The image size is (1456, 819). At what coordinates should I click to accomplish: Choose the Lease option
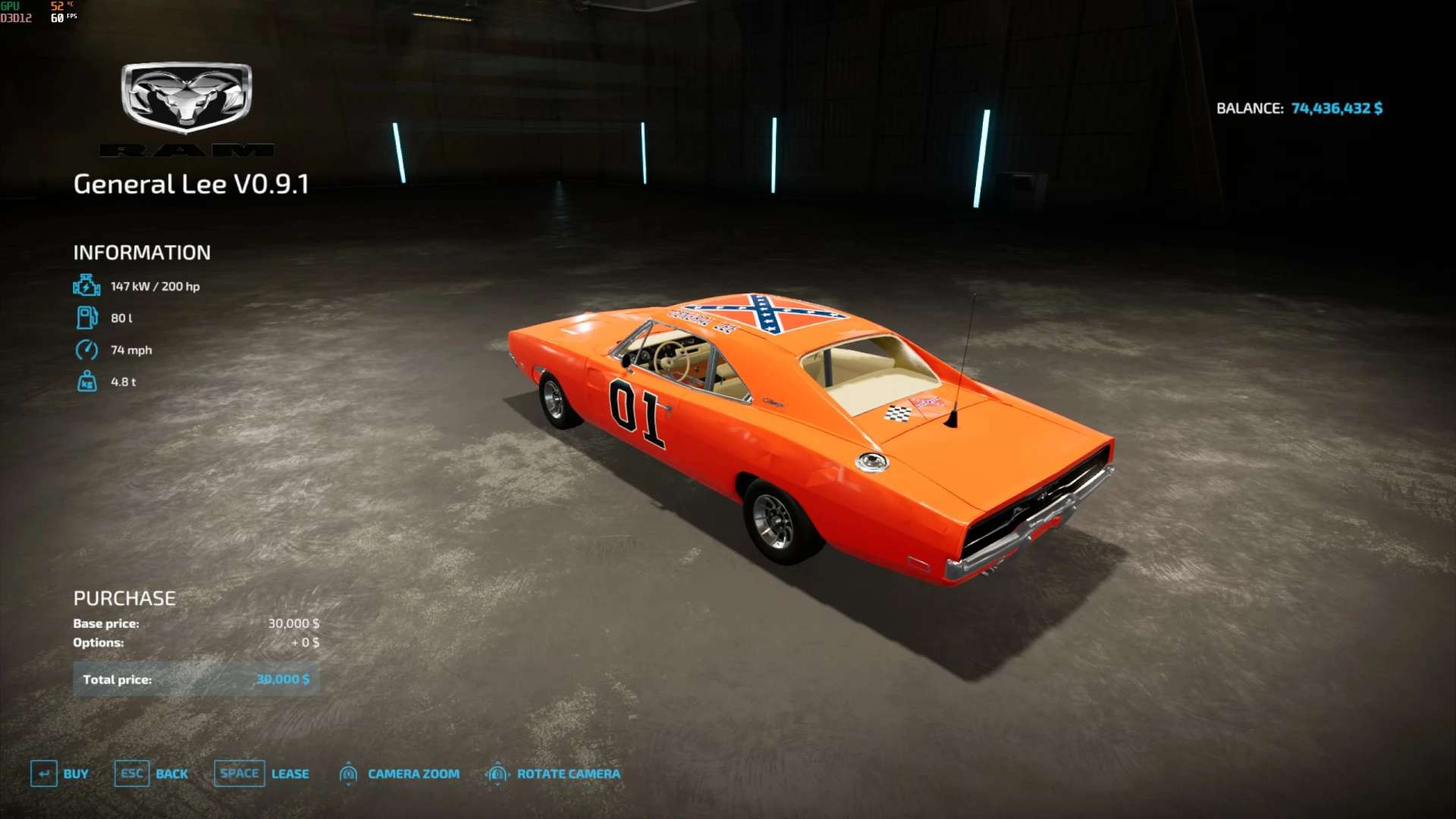coord(262,773)
